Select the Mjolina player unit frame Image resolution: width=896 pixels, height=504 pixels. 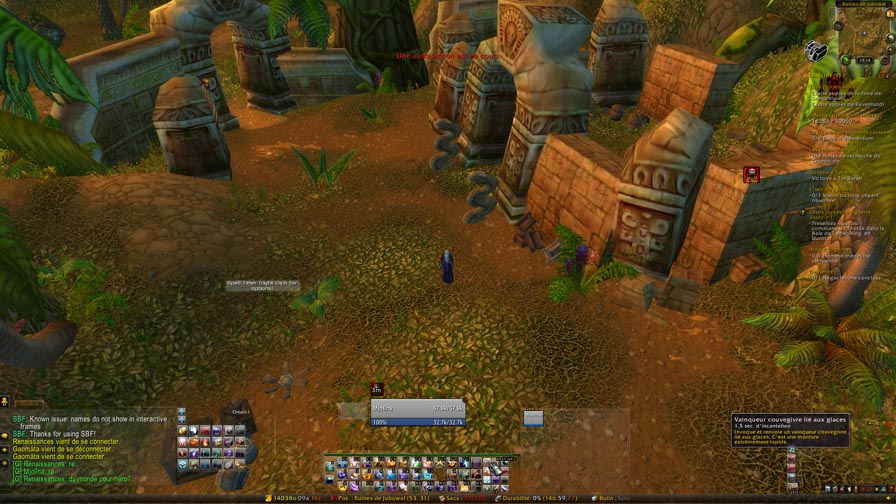[x=417, y=414]
